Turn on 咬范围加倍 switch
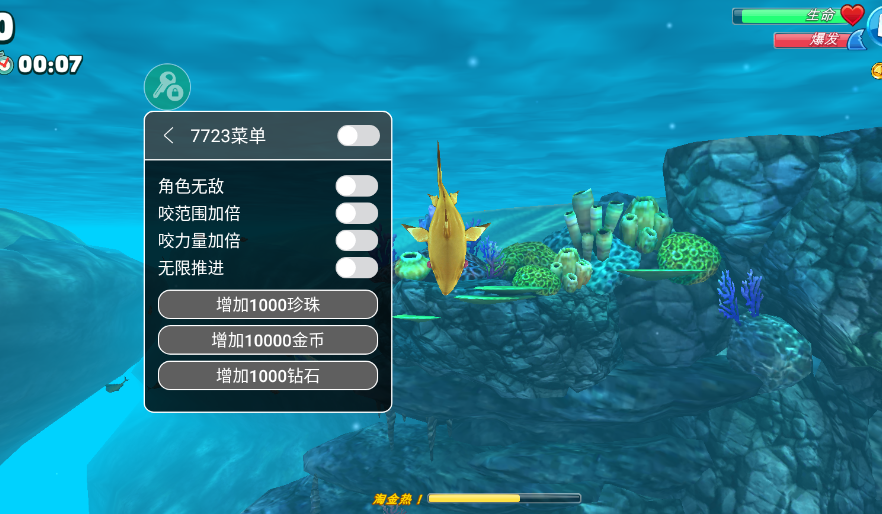The image size is (882, 514). [x=356, y=213]
